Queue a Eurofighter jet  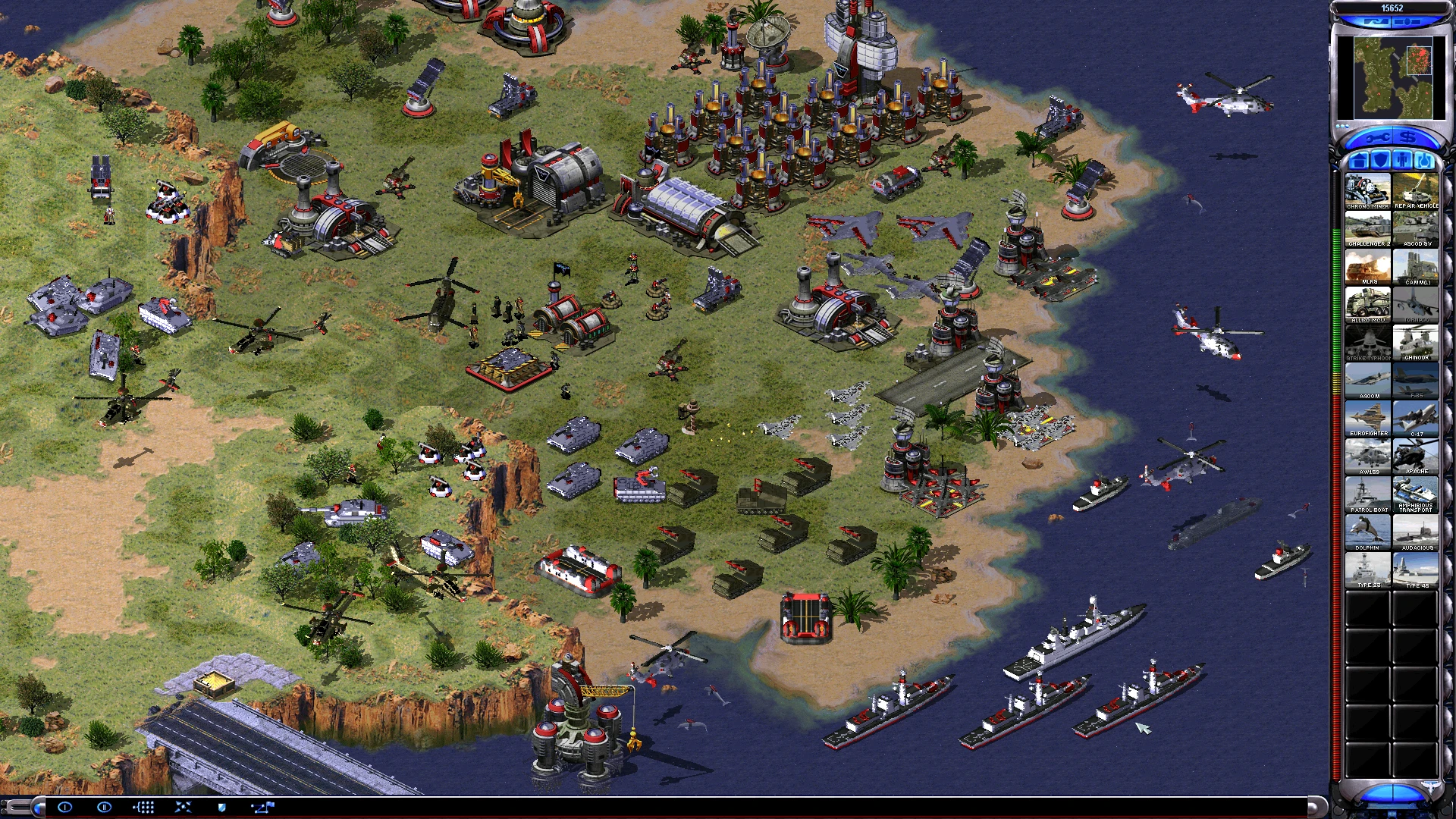click(1367, 417)
